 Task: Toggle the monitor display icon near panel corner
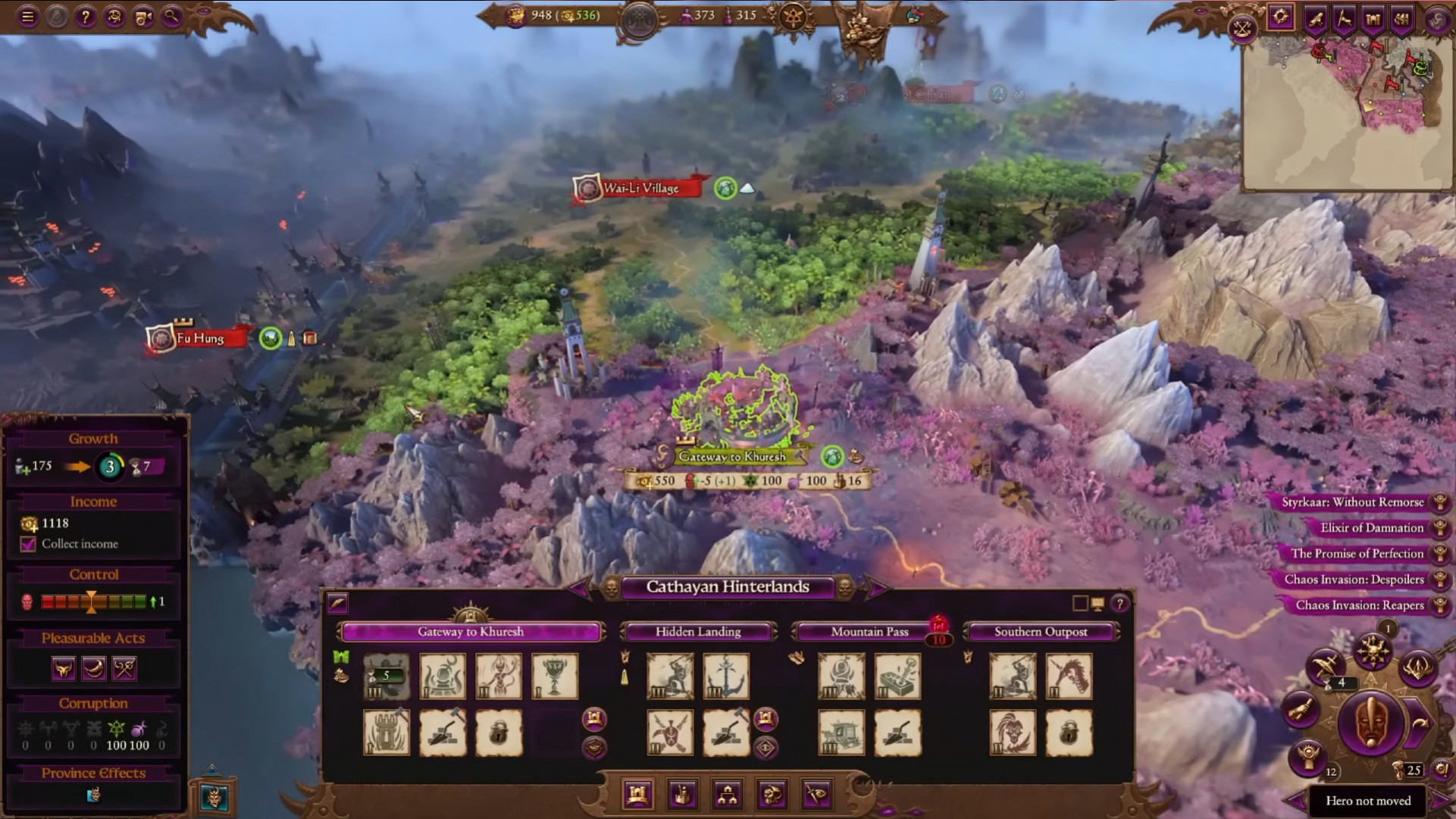point(1098,603)
